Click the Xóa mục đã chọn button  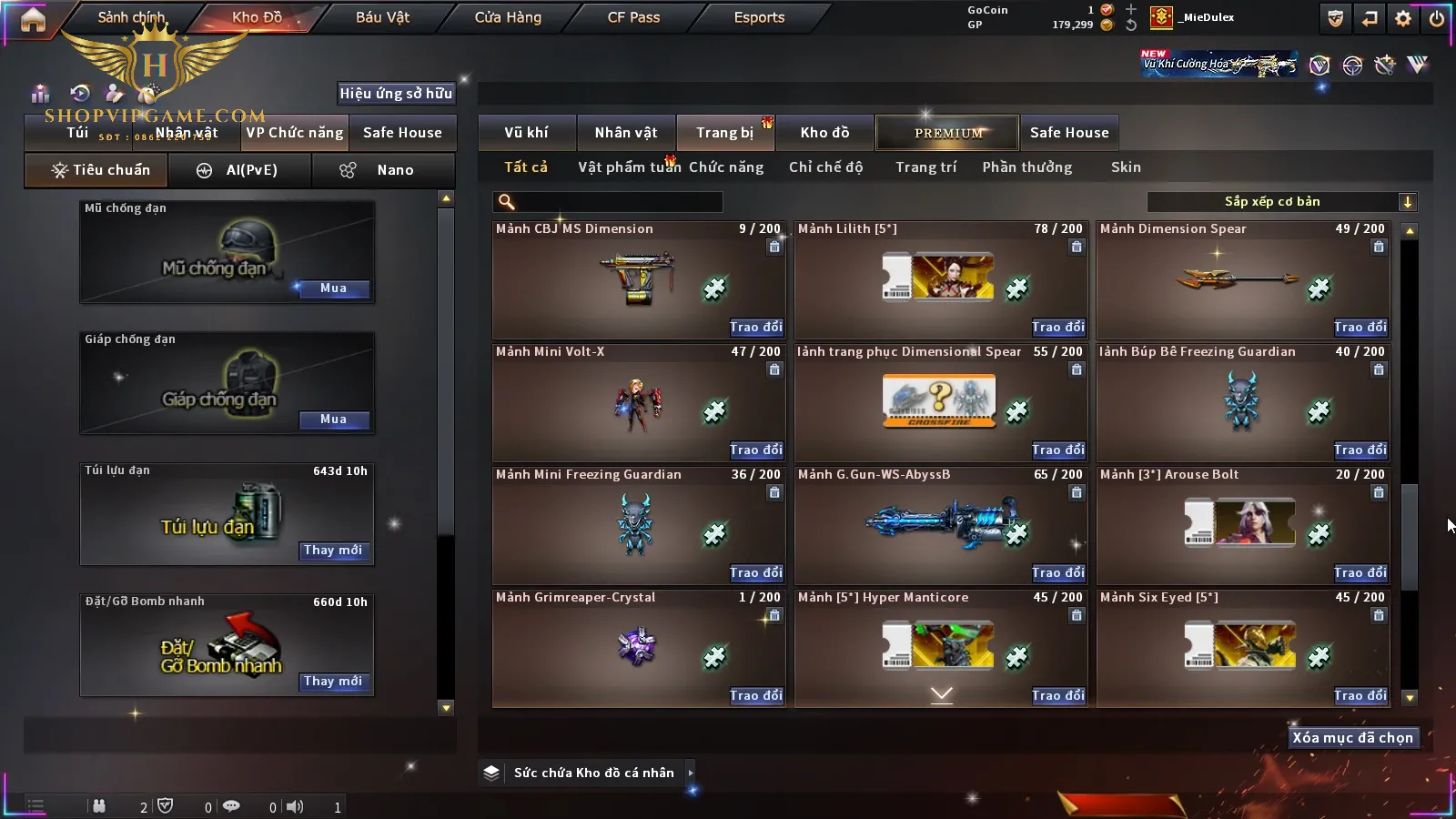pos(1352,738)
